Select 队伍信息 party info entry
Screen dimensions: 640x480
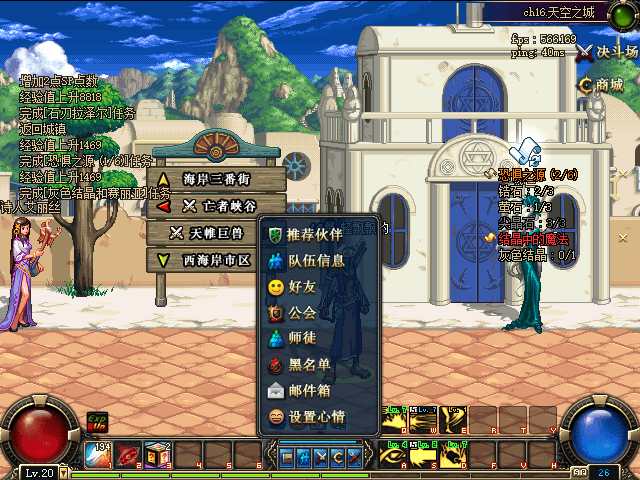coord(315,261)
